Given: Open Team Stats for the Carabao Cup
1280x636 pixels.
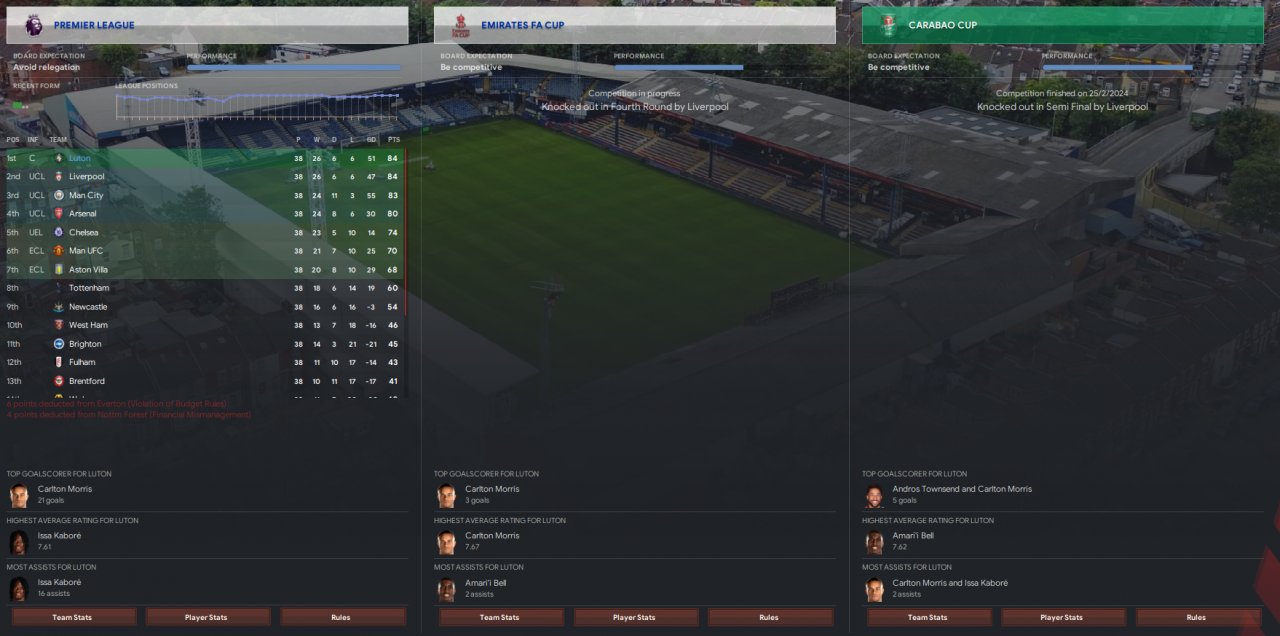Looking at the screenshot, I should point(927,617).
